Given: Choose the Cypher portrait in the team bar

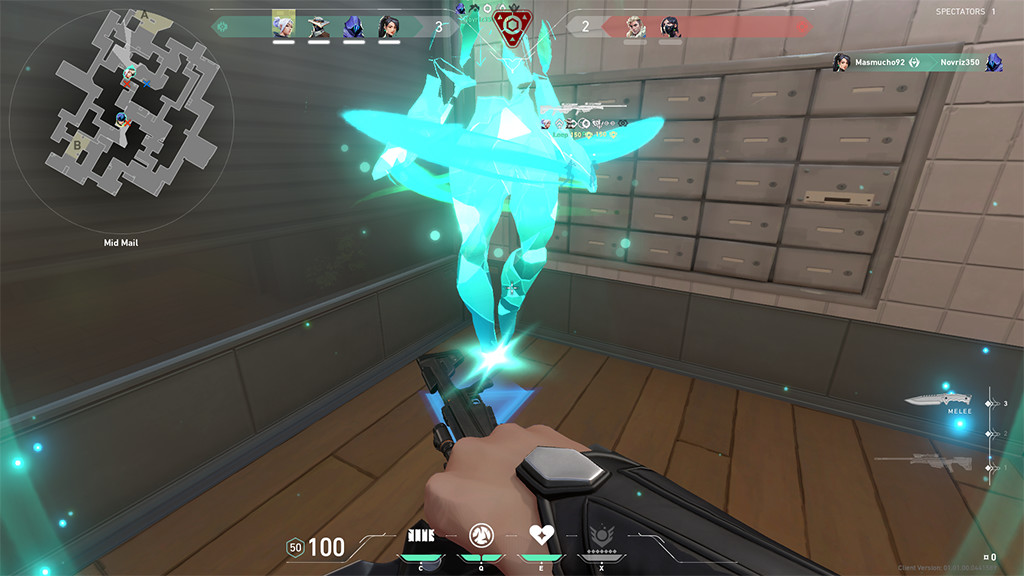Looking at the screenshot, I should [x=318, y=27].
